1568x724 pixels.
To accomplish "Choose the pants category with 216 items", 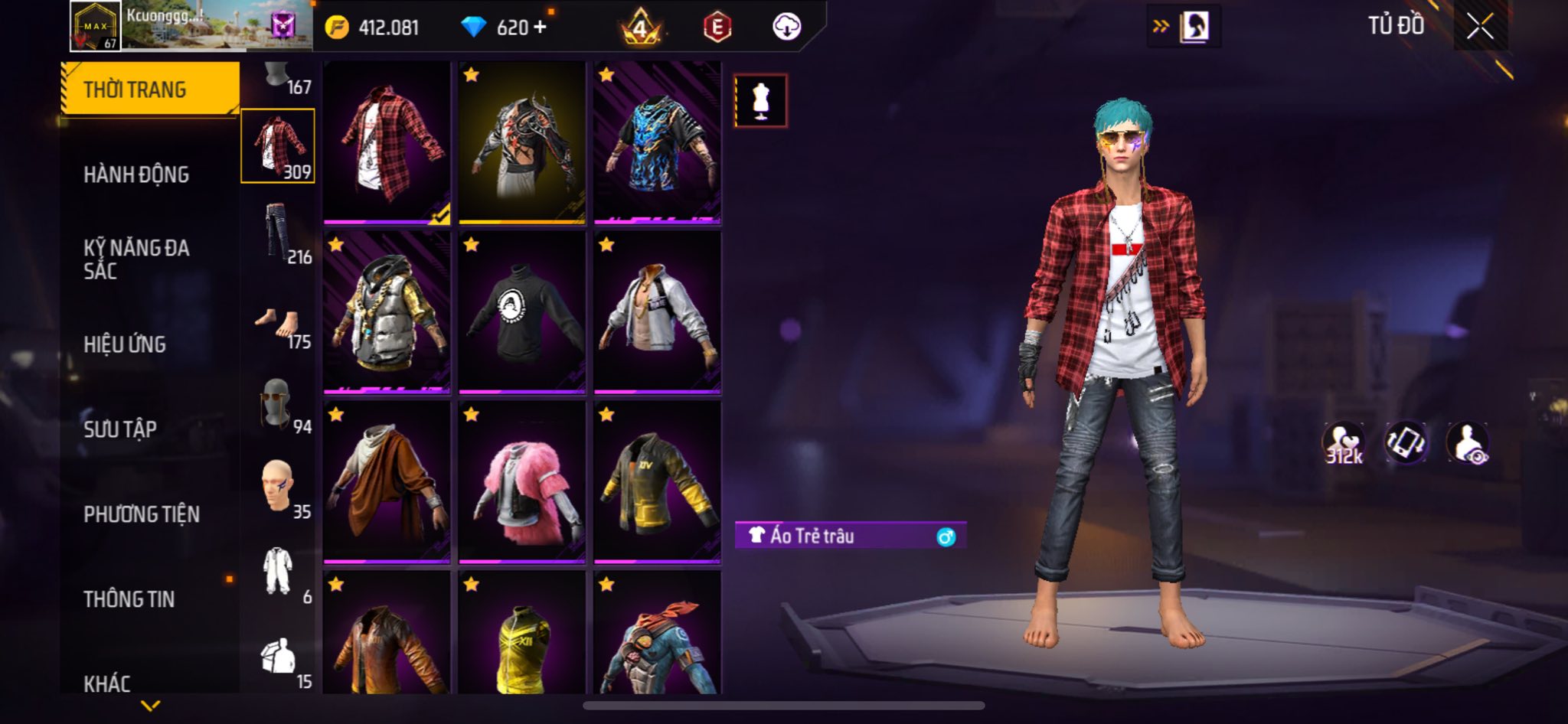I will click(x=279, y=232).
